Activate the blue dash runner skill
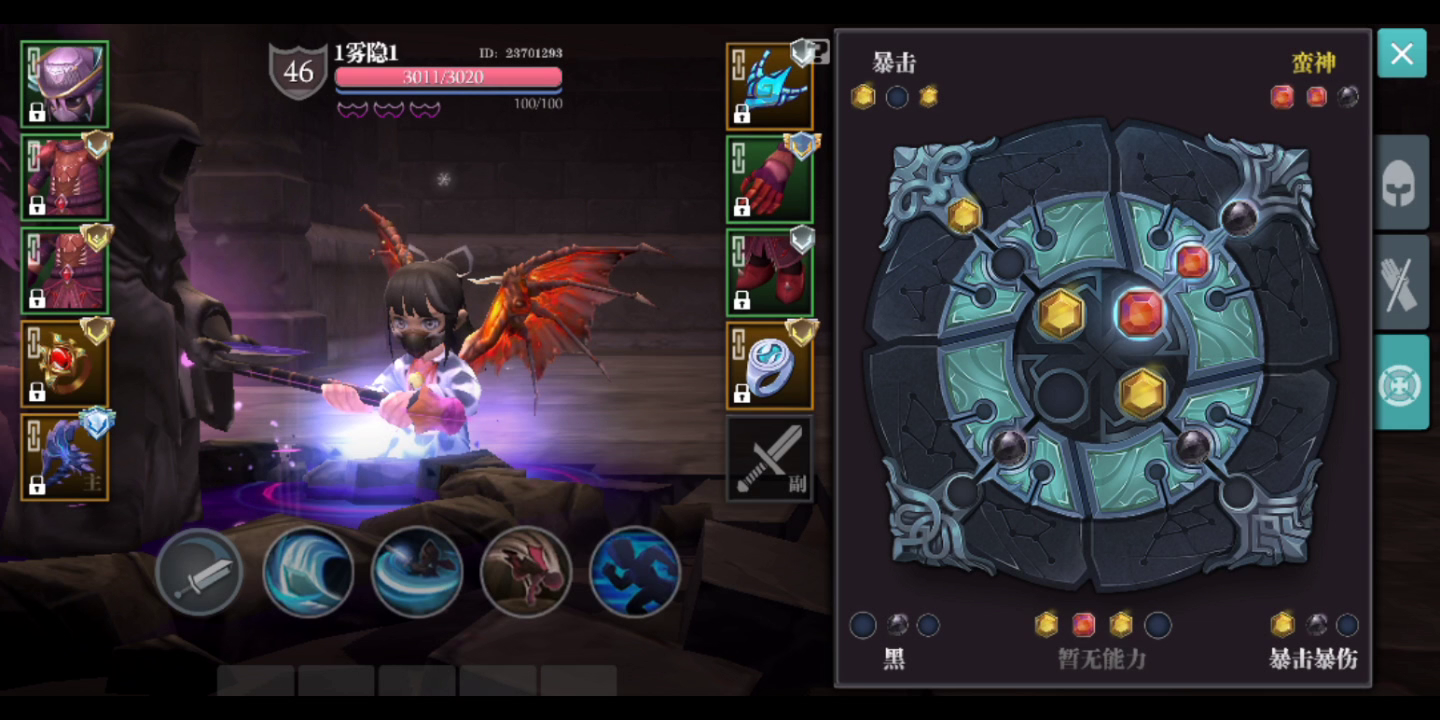Viewport: 1440px width, 720px height. pos(635,572)
